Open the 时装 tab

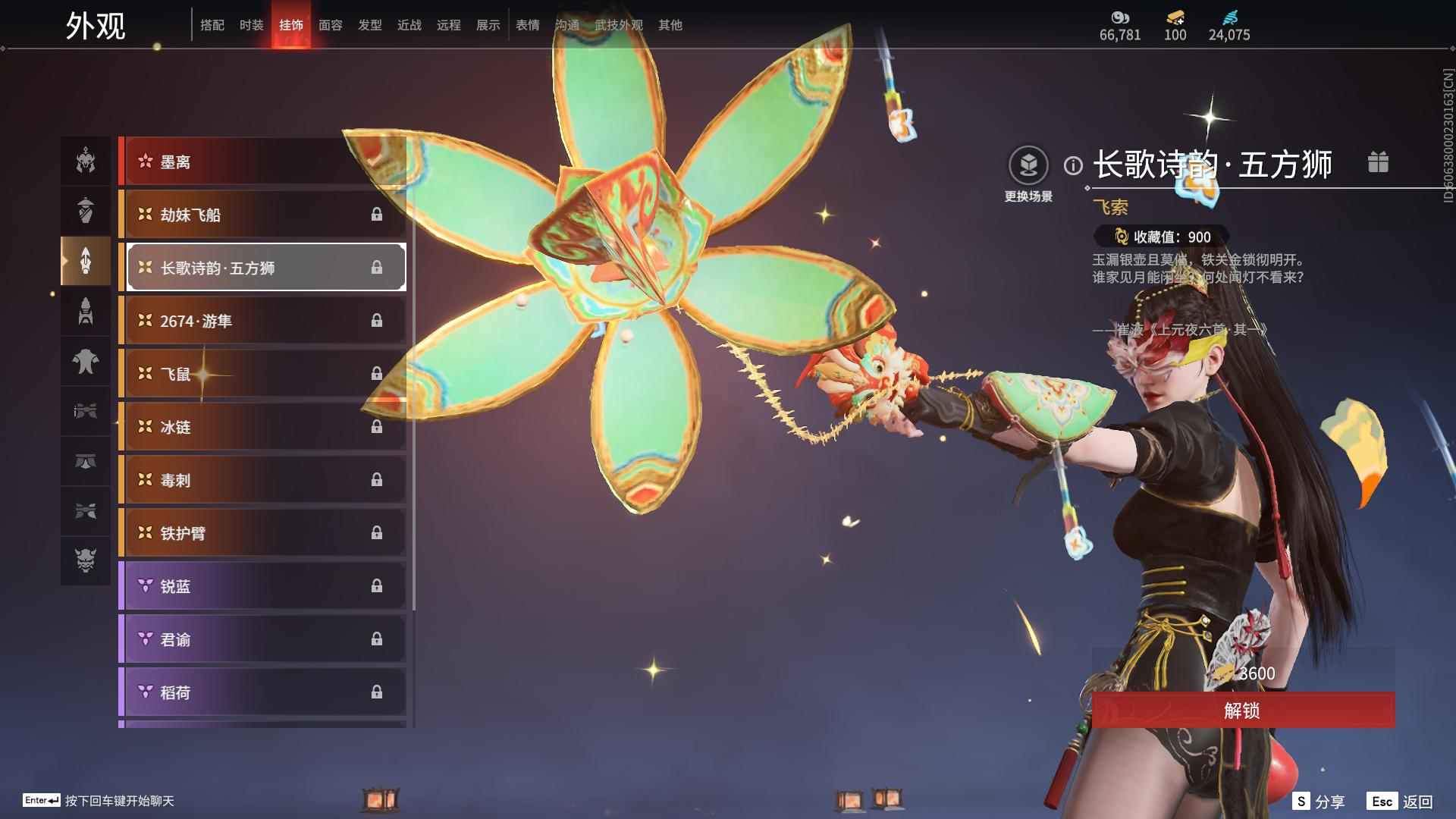251,25
